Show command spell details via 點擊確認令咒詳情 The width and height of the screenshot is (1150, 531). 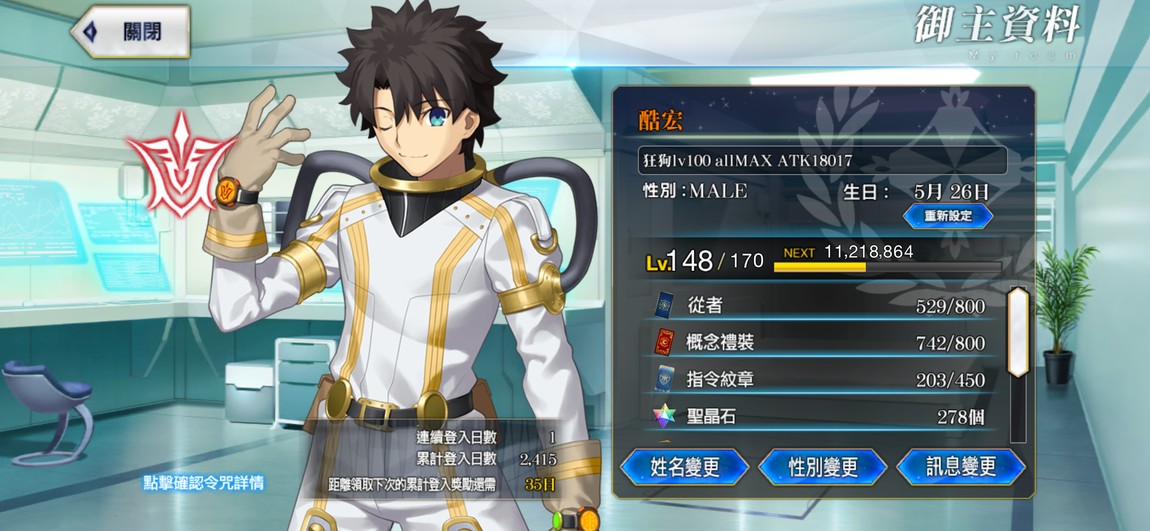coord(204,483)
